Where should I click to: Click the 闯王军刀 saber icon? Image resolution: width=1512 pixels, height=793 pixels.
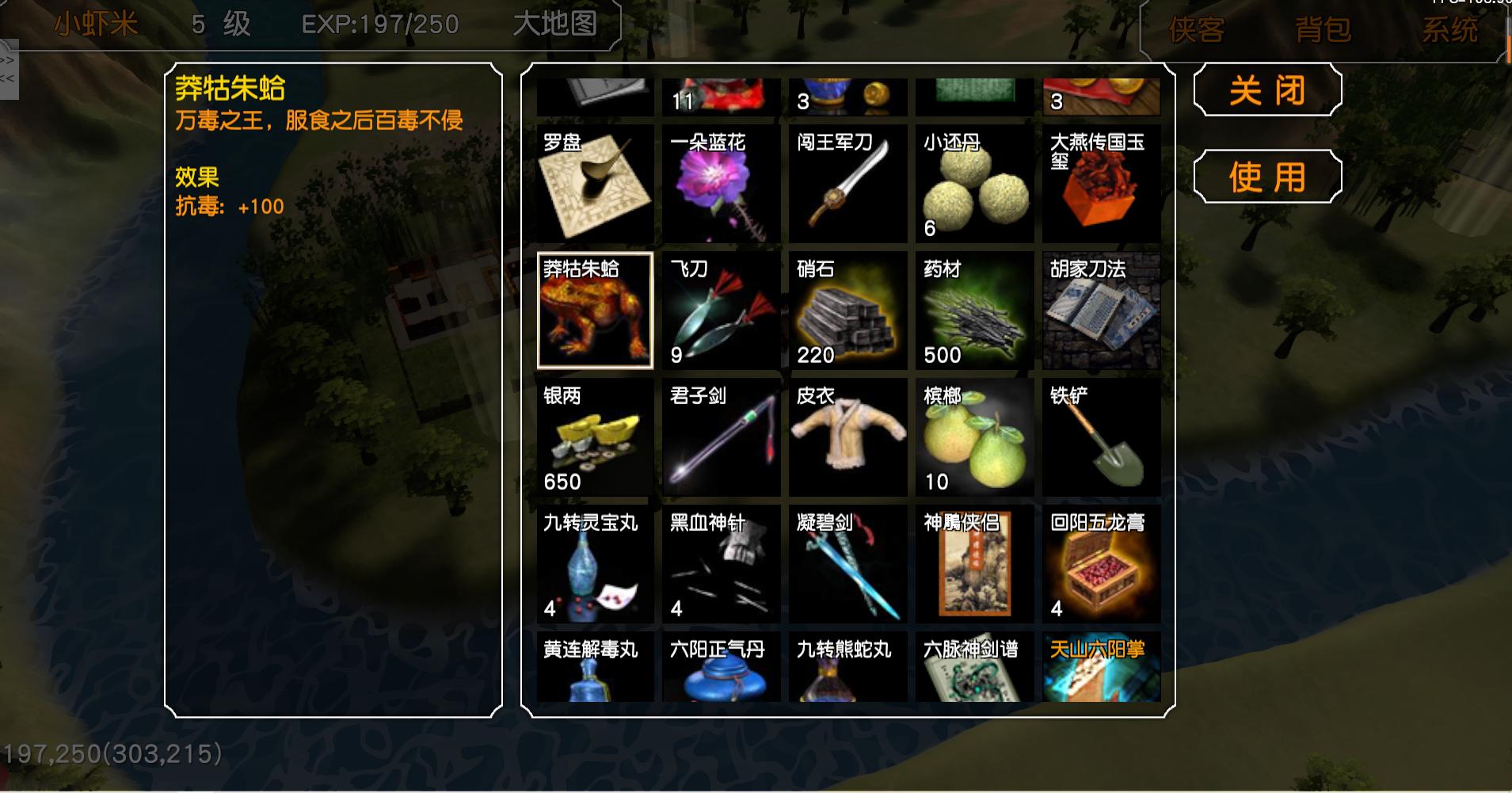(848, 184)
